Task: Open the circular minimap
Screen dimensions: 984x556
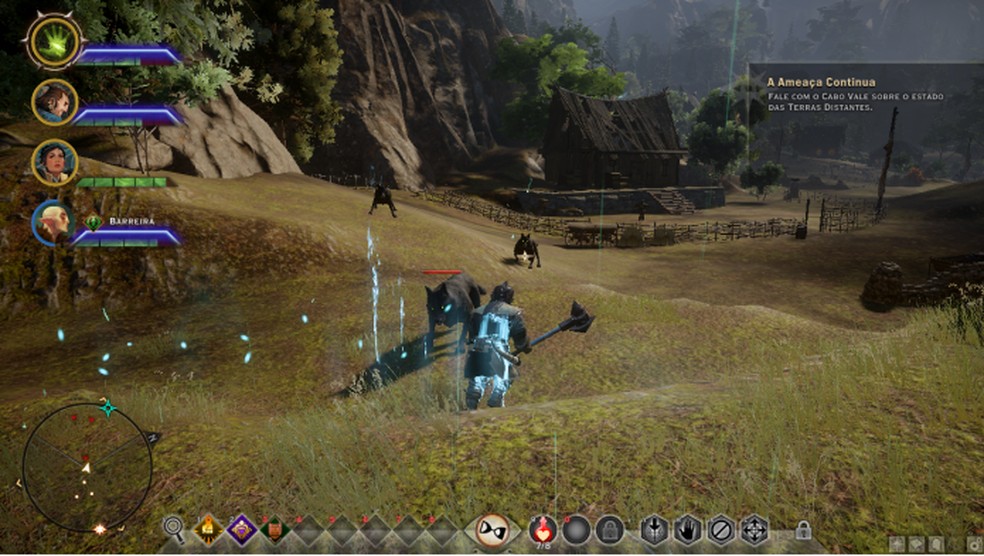Action: pos(87,467)
